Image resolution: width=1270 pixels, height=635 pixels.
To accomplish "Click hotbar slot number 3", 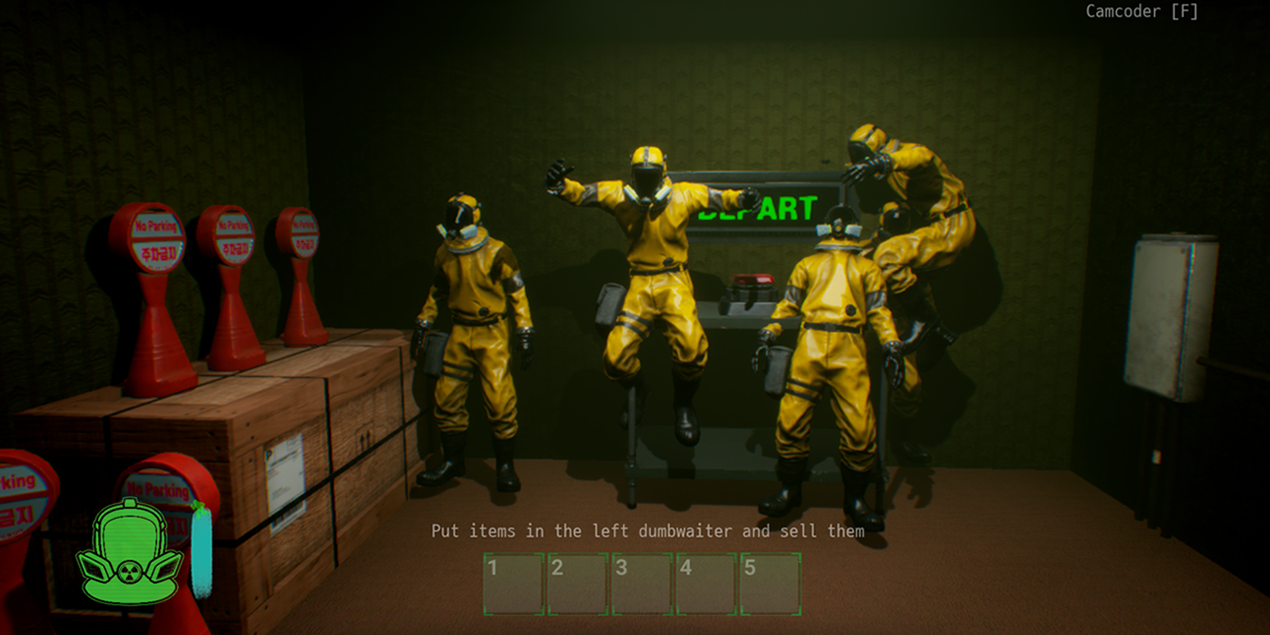I will (642, 584).
